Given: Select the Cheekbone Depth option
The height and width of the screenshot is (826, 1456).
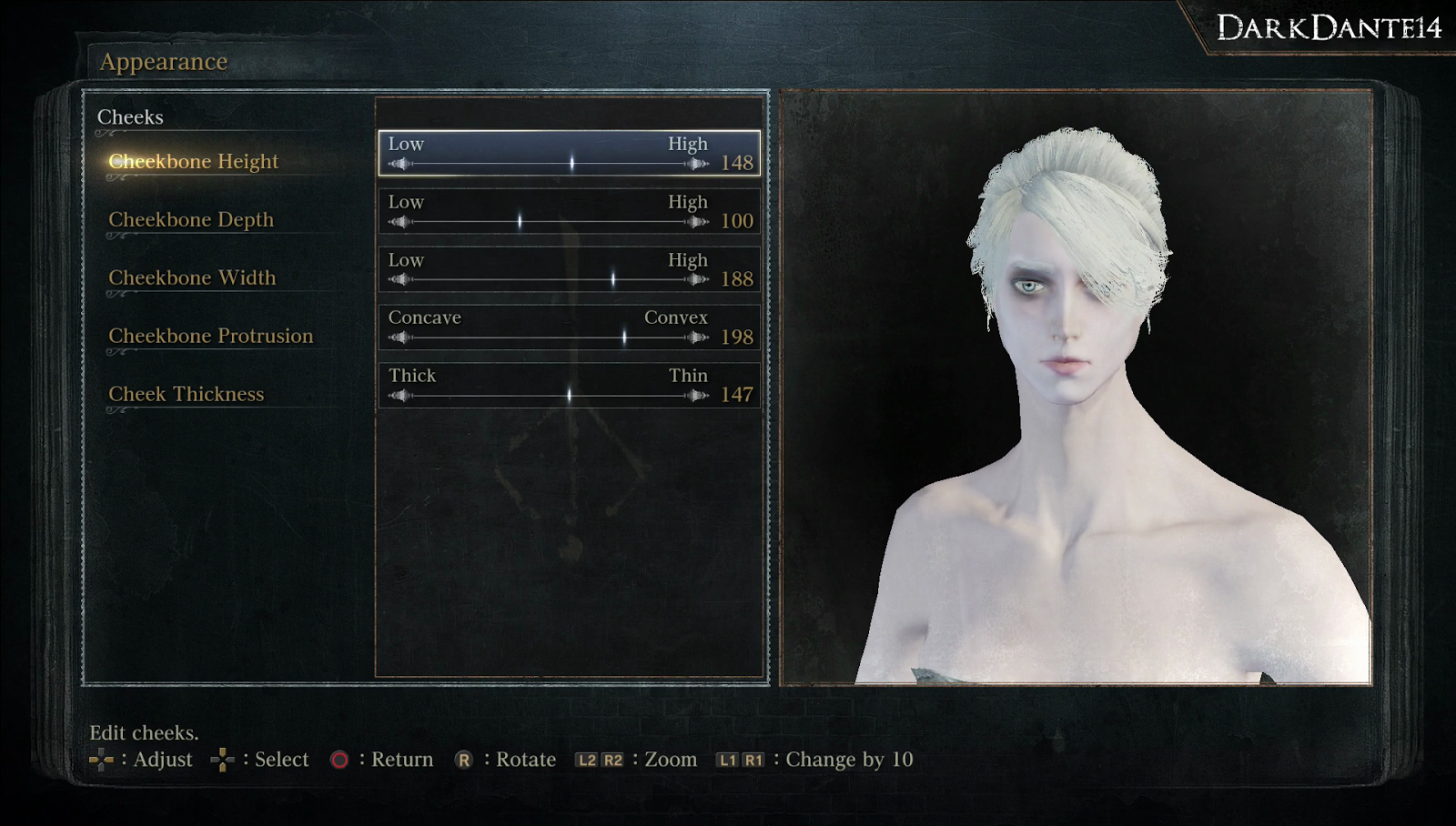Looking at the screenshot, I should pyautogui.click(x=191, y=220).
